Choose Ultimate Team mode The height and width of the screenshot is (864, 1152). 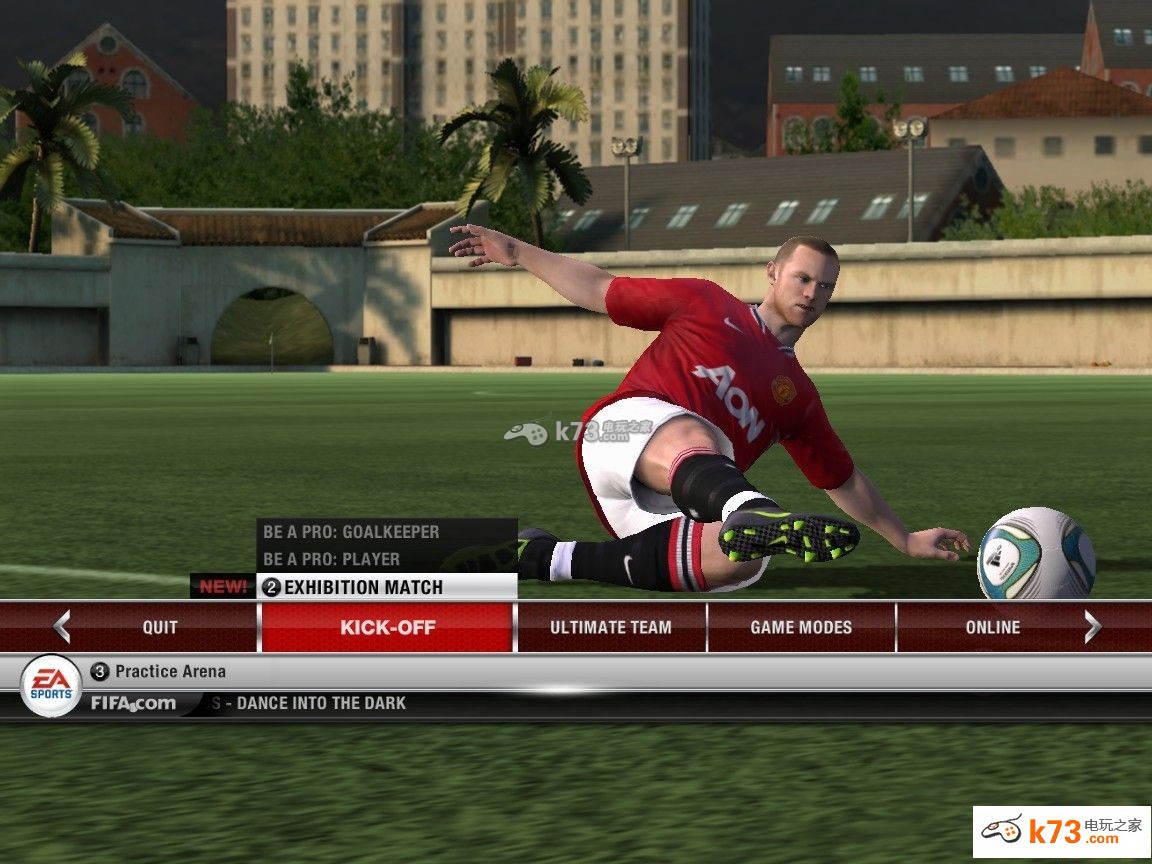[610, 627]
